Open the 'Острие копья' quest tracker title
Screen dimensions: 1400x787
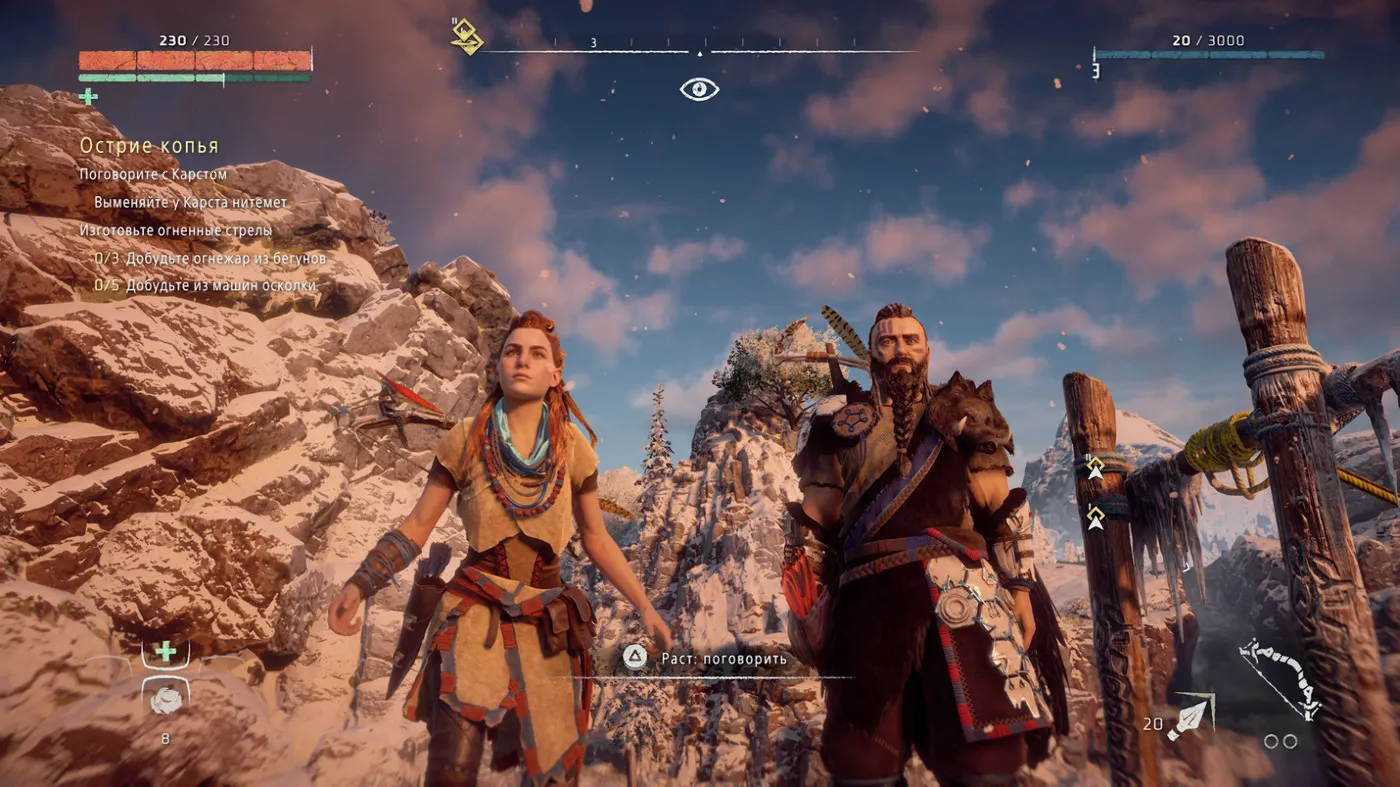[x=149, y=146]
